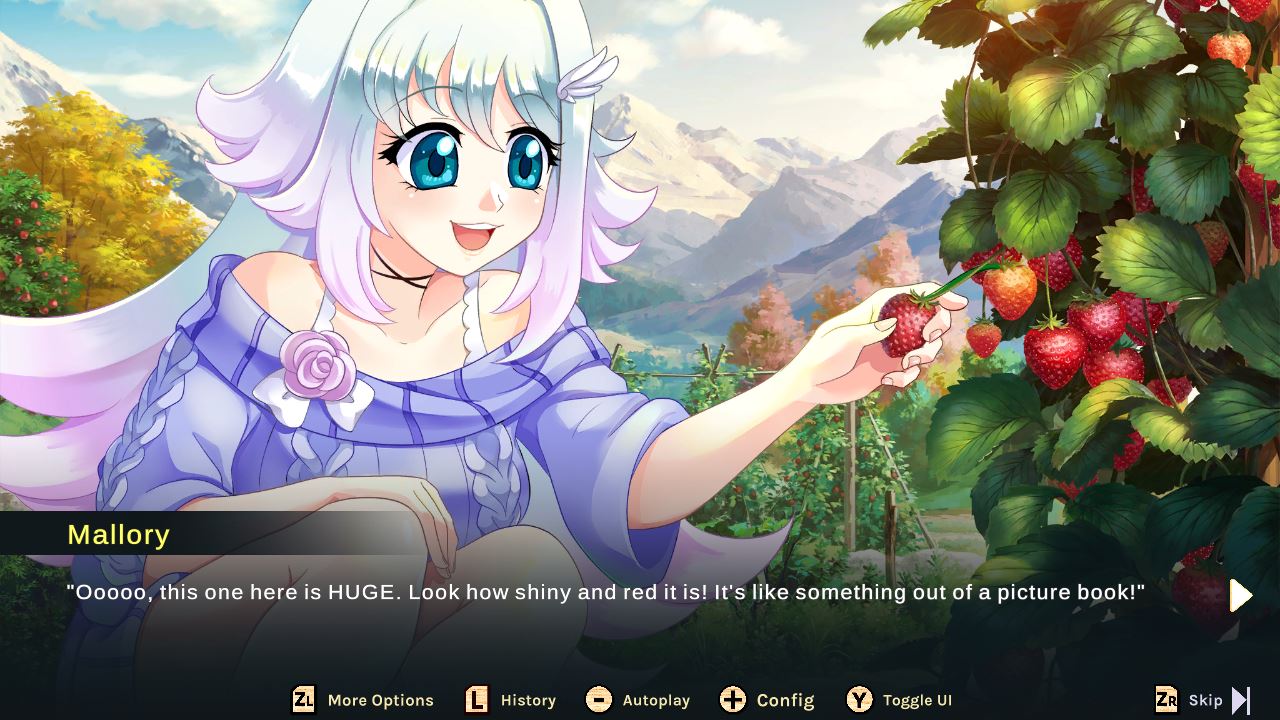1280x720 pixels.
Task: Select More Options from the bottom bar
Action: [x=380, y=700]
